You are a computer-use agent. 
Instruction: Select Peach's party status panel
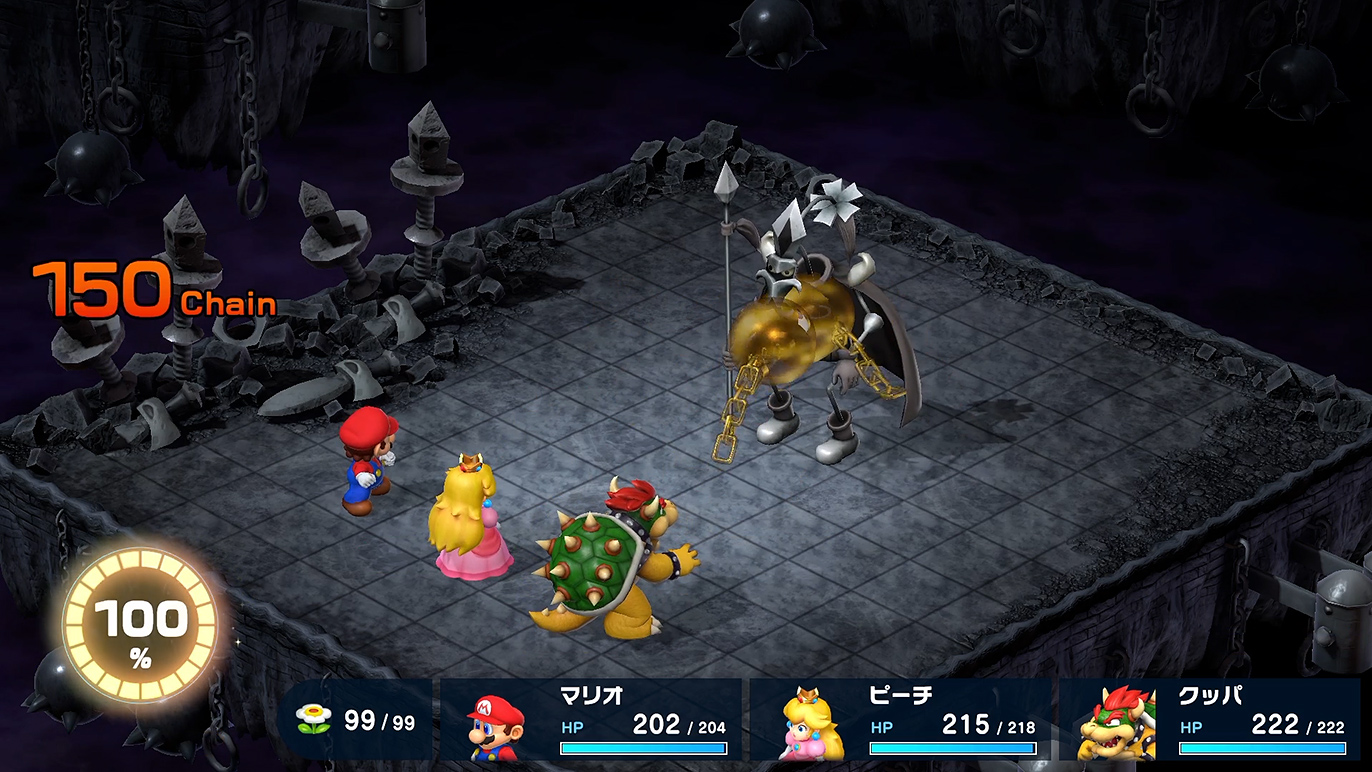[x=901, y=721]
